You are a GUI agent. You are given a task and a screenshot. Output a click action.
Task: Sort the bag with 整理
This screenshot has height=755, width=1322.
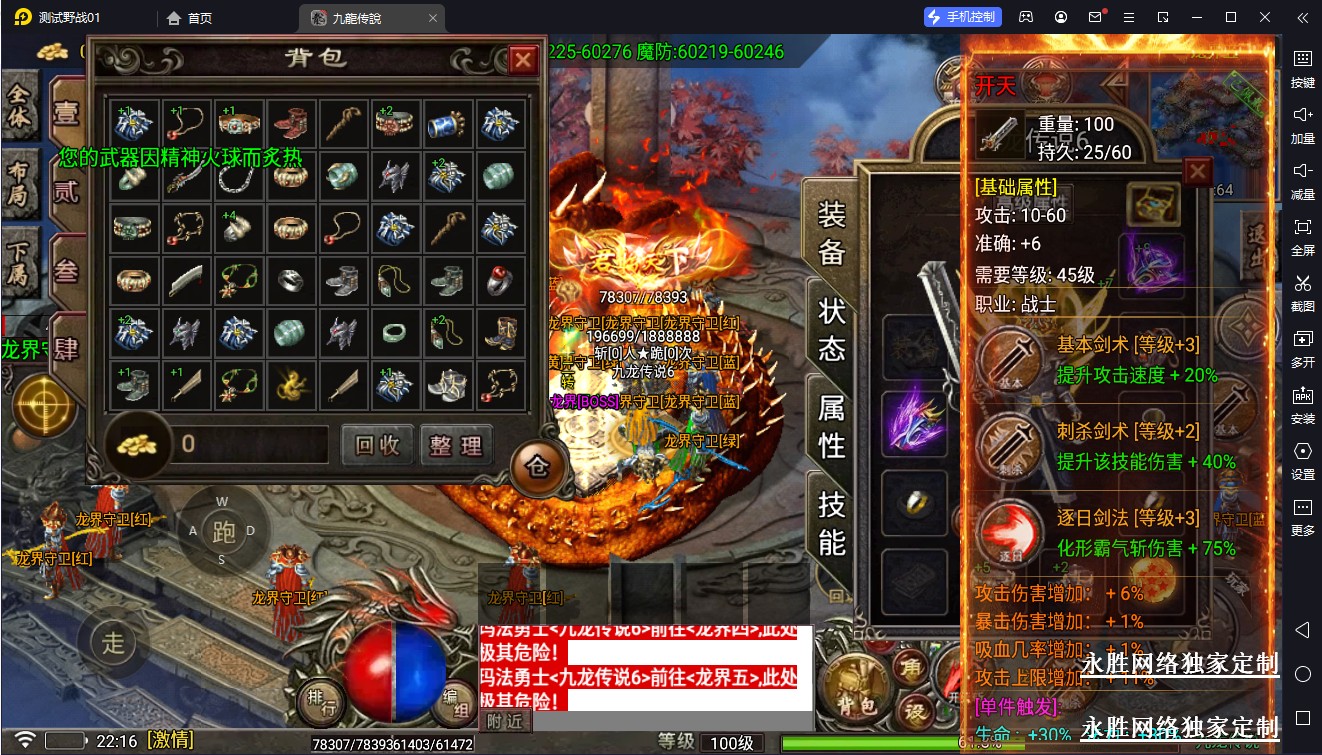point(456,445)
